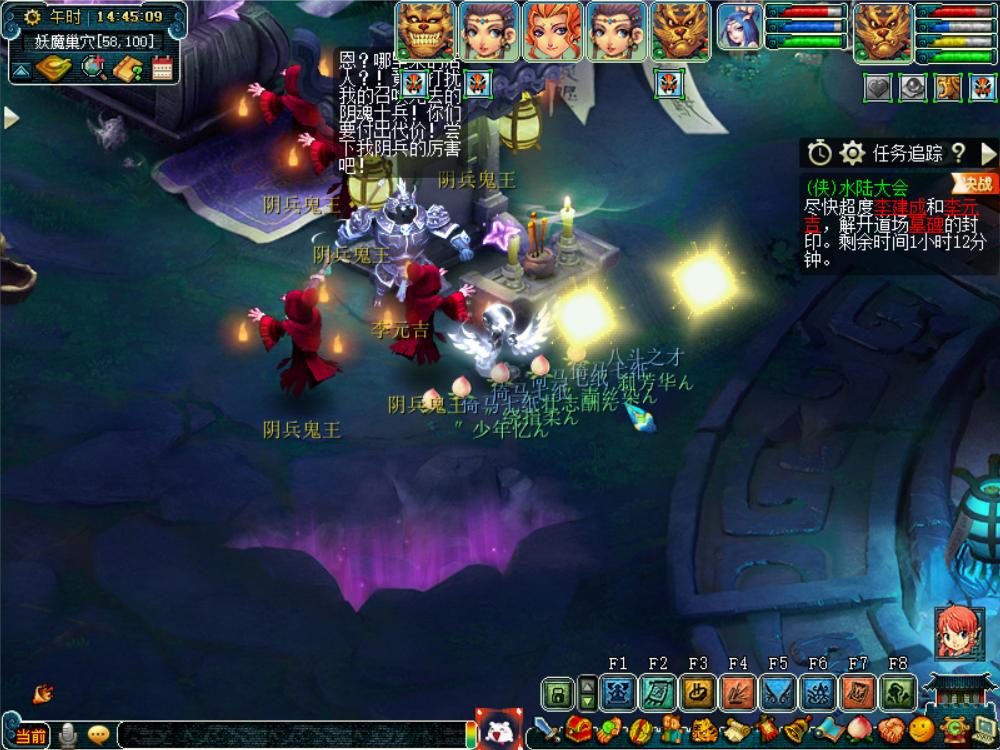1000x750 pixels.
Task: Select the 当前 chat channel button
Action: click(29, 735)
